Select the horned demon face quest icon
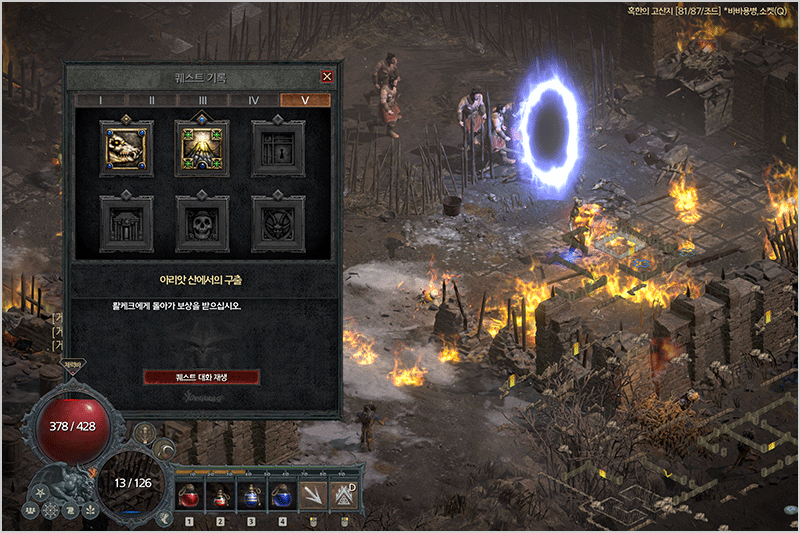 pyautogui.click(x=278, y=223)
